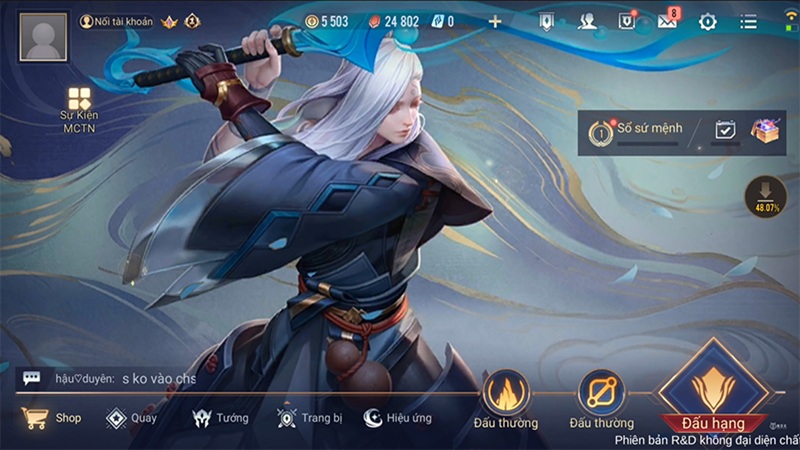Screen dimensions: 800x450
Task: Open the Sổ sứ mệnh mission book
Action: [638, 131]
